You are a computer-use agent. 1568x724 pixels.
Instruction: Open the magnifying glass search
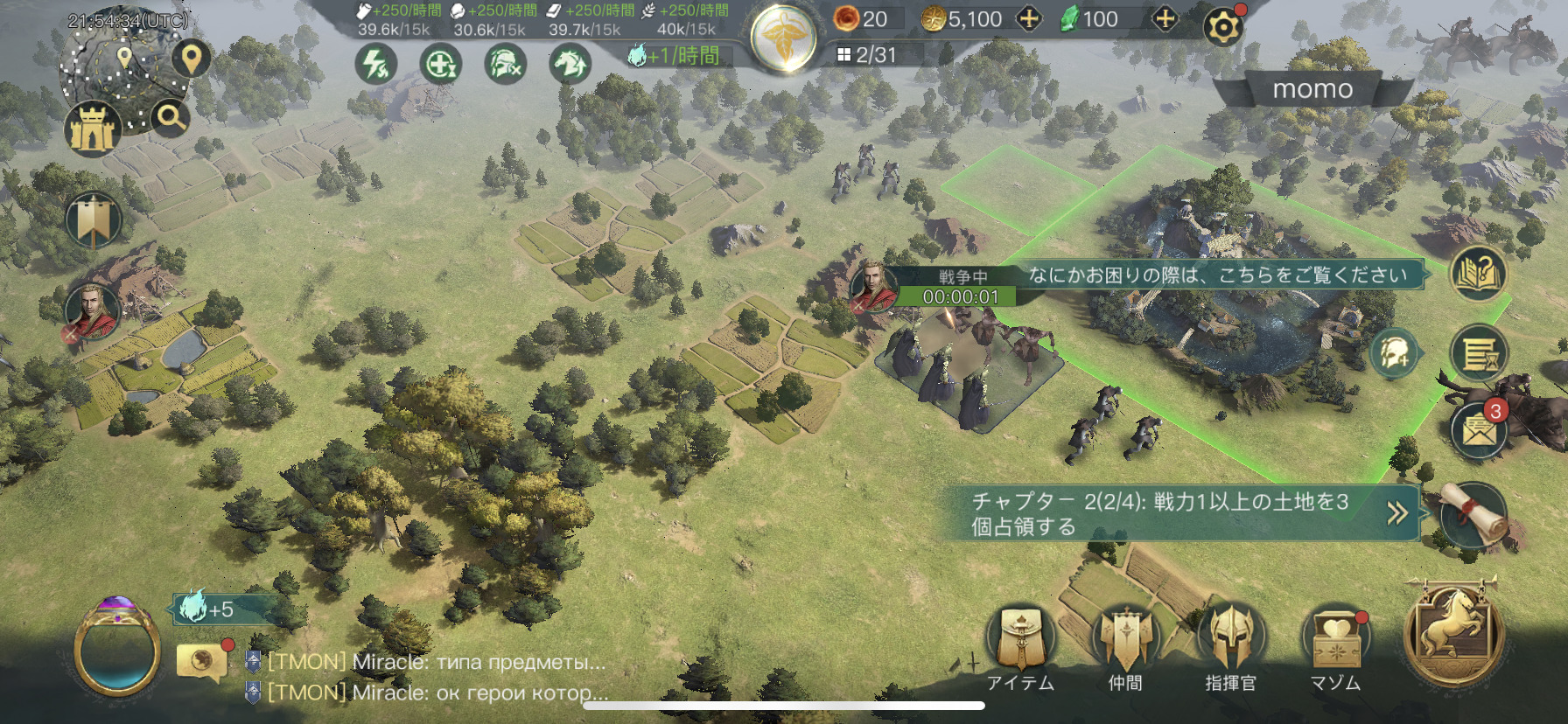[171, 117]
